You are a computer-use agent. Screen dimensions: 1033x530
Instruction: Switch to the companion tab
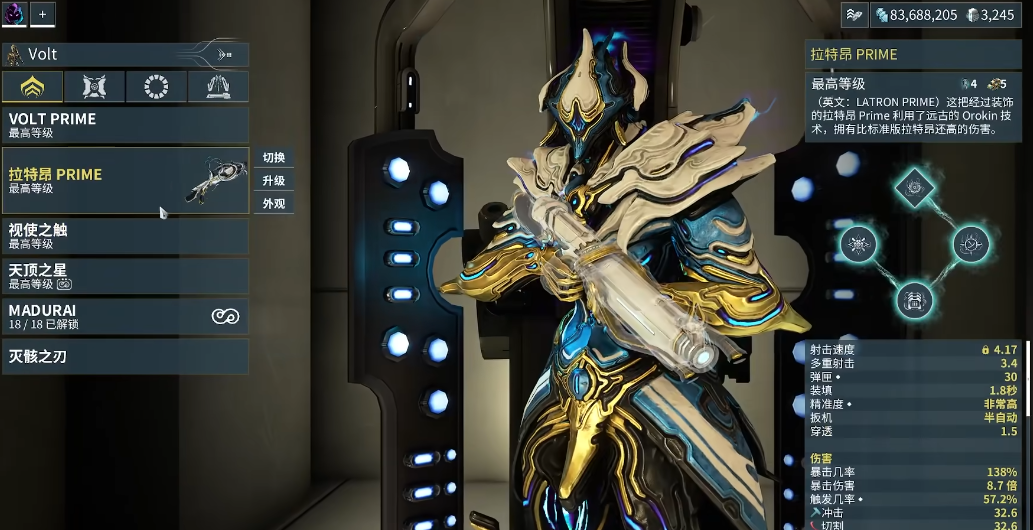click(x=94, y=87)
